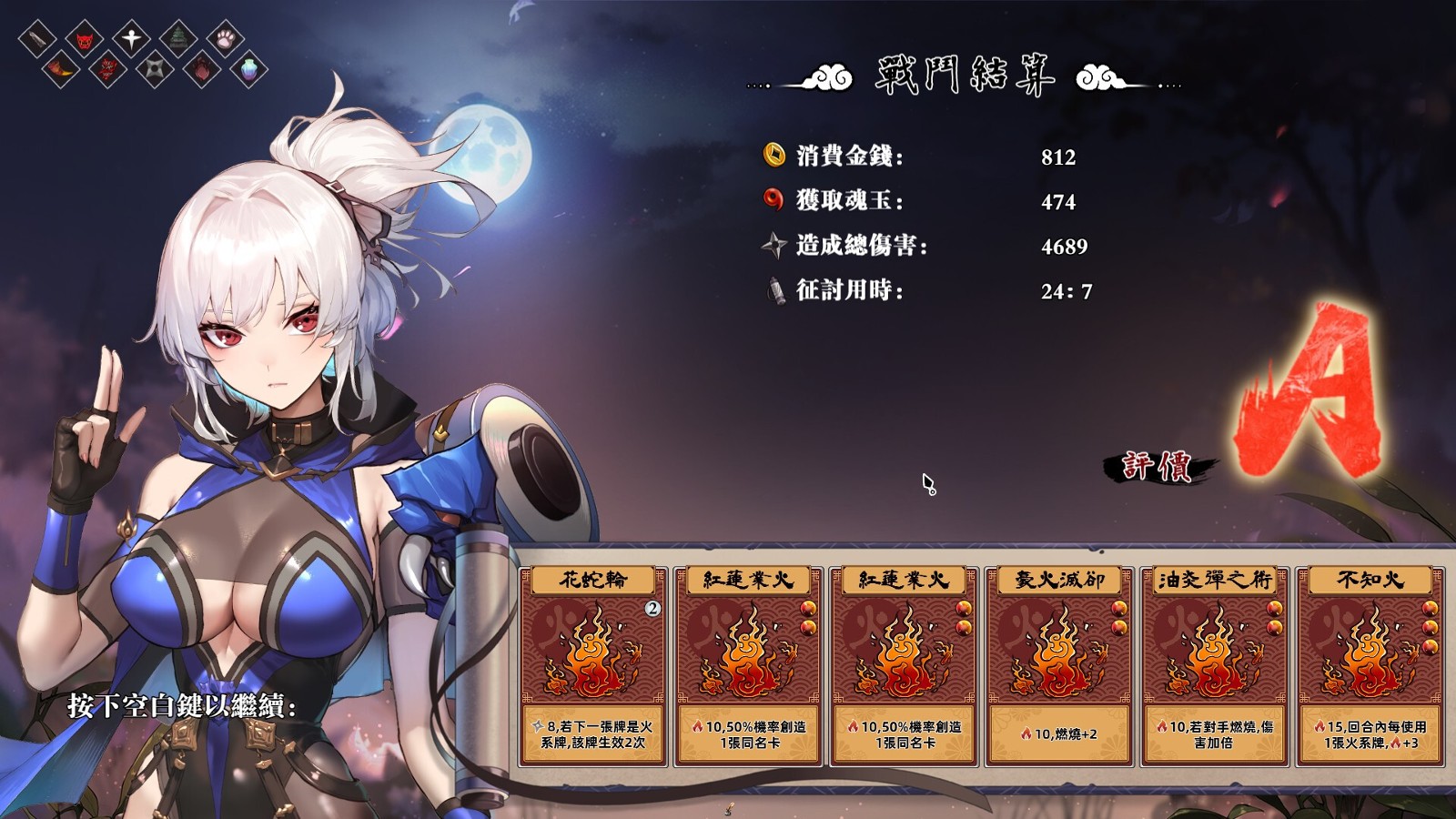
Task: Select the orange horn relic icon
Action: click(61, 68)
